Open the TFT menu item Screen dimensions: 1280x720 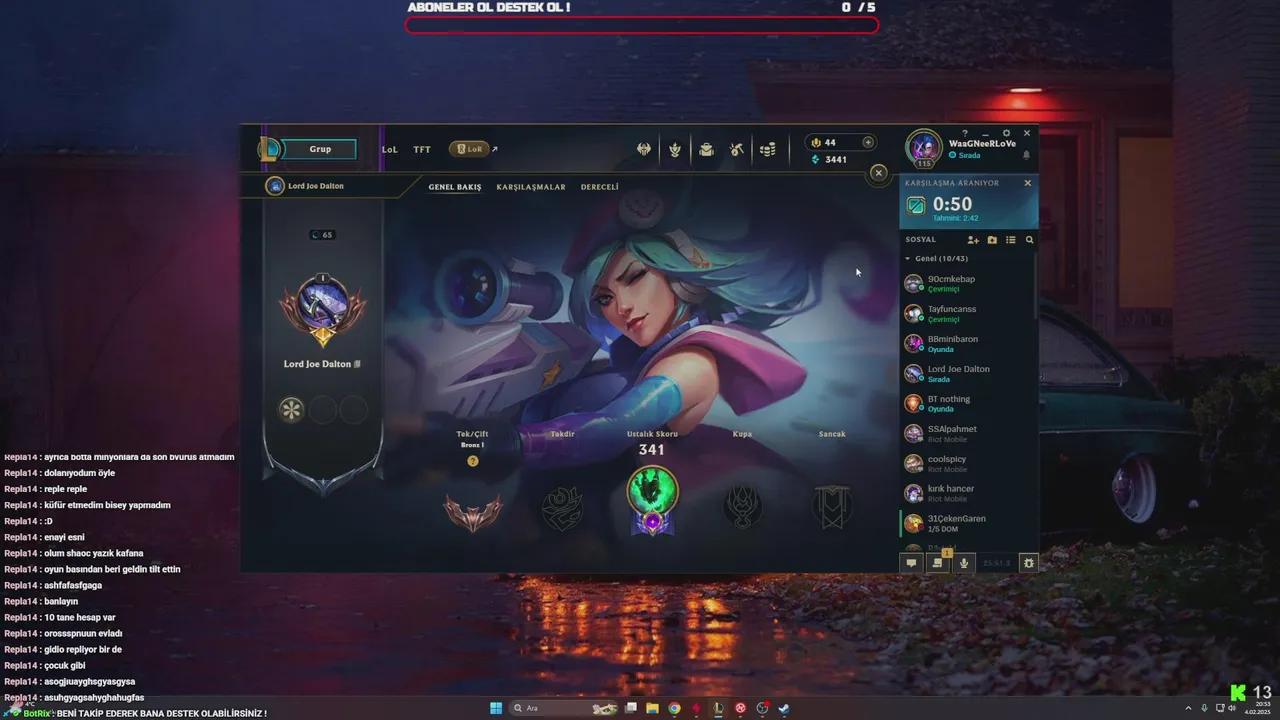(x=421, y=149)
